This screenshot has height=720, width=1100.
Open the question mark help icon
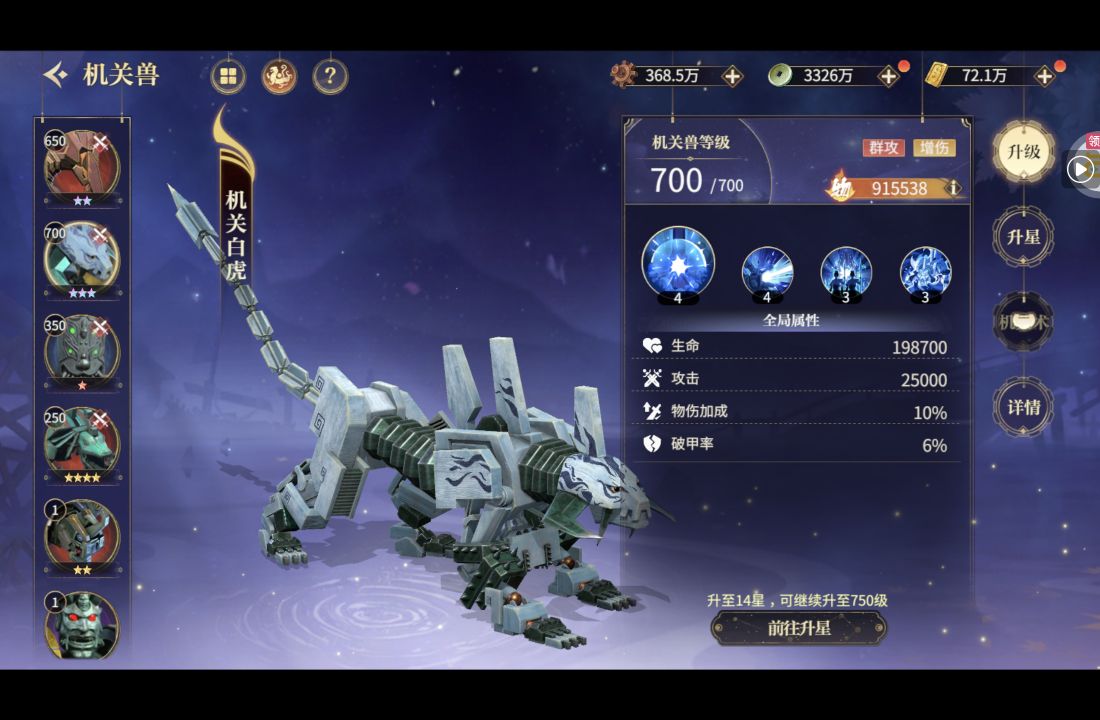pos(330,76)
